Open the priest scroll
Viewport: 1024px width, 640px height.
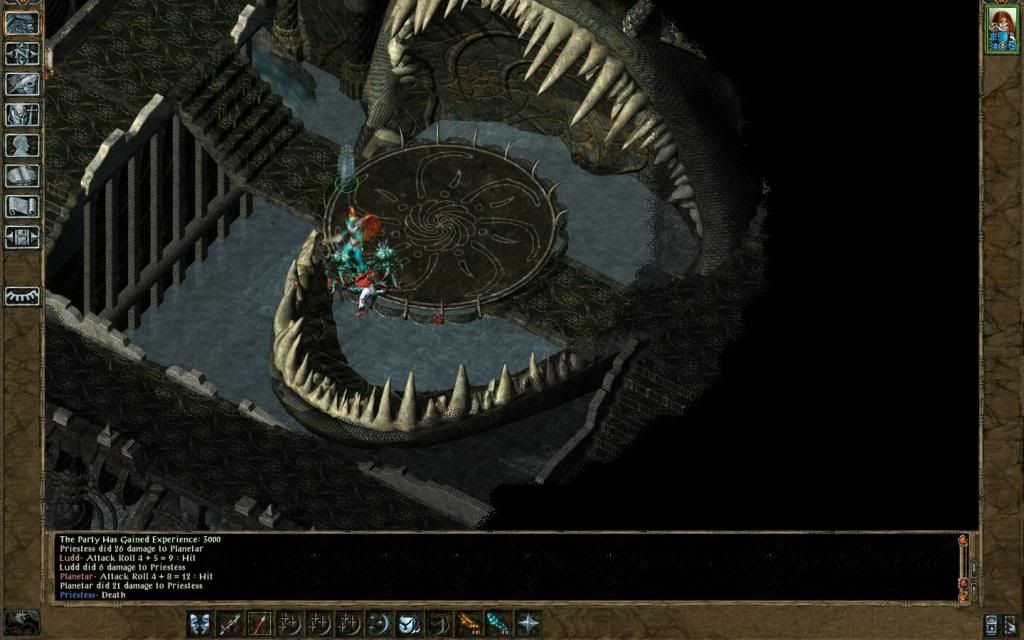pyautogui.click(x=22, y=207)
